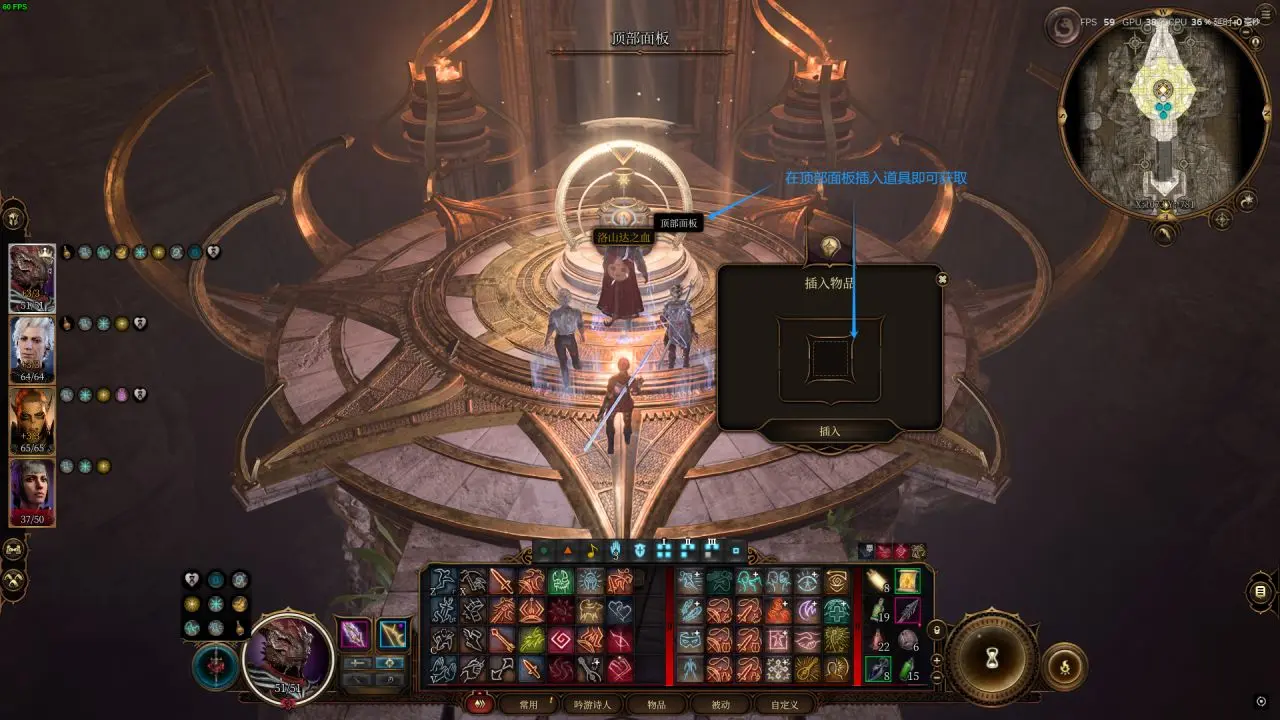Select the dragonborn party portrait
This screenshot has width=1280, height=720.
coord(32,278)
